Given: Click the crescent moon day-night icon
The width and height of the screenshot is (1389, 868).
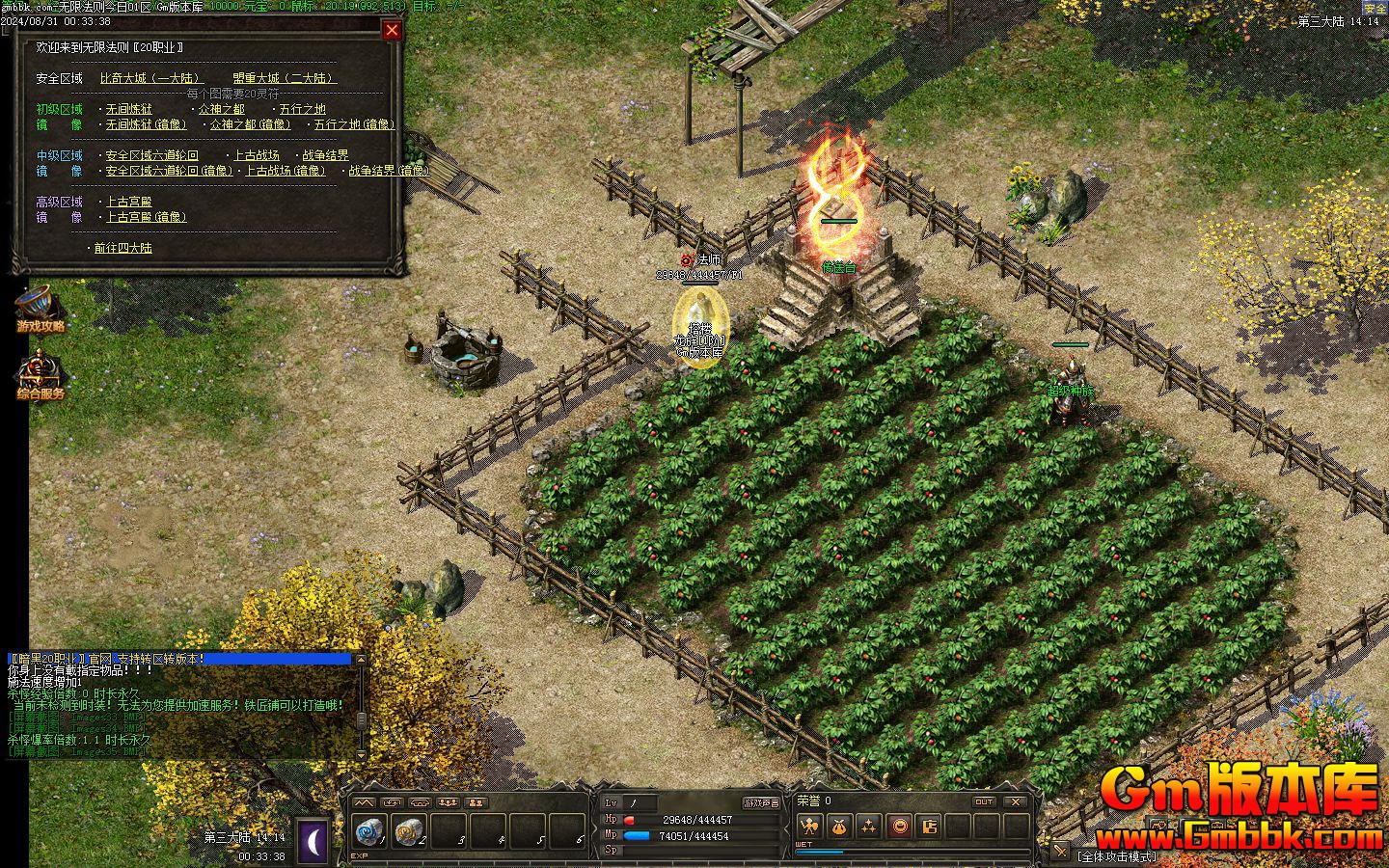Looking at the screenshot, I should point(313,839).
